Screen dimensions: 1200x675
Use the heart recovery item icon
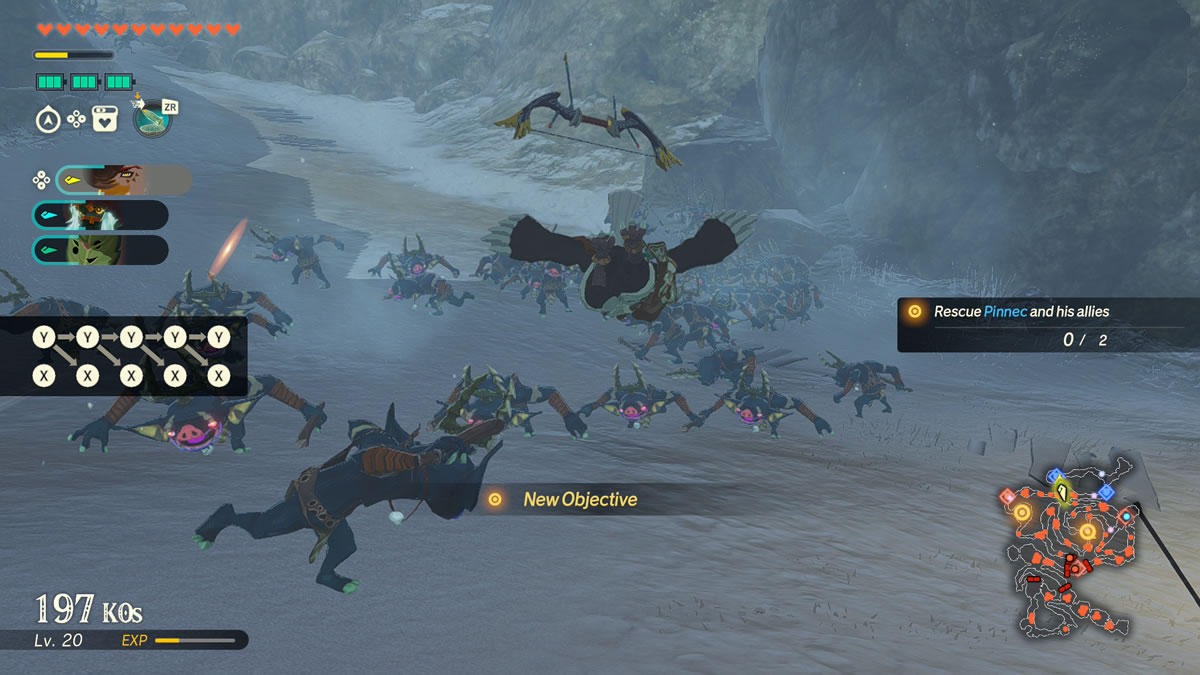[105, 119]
